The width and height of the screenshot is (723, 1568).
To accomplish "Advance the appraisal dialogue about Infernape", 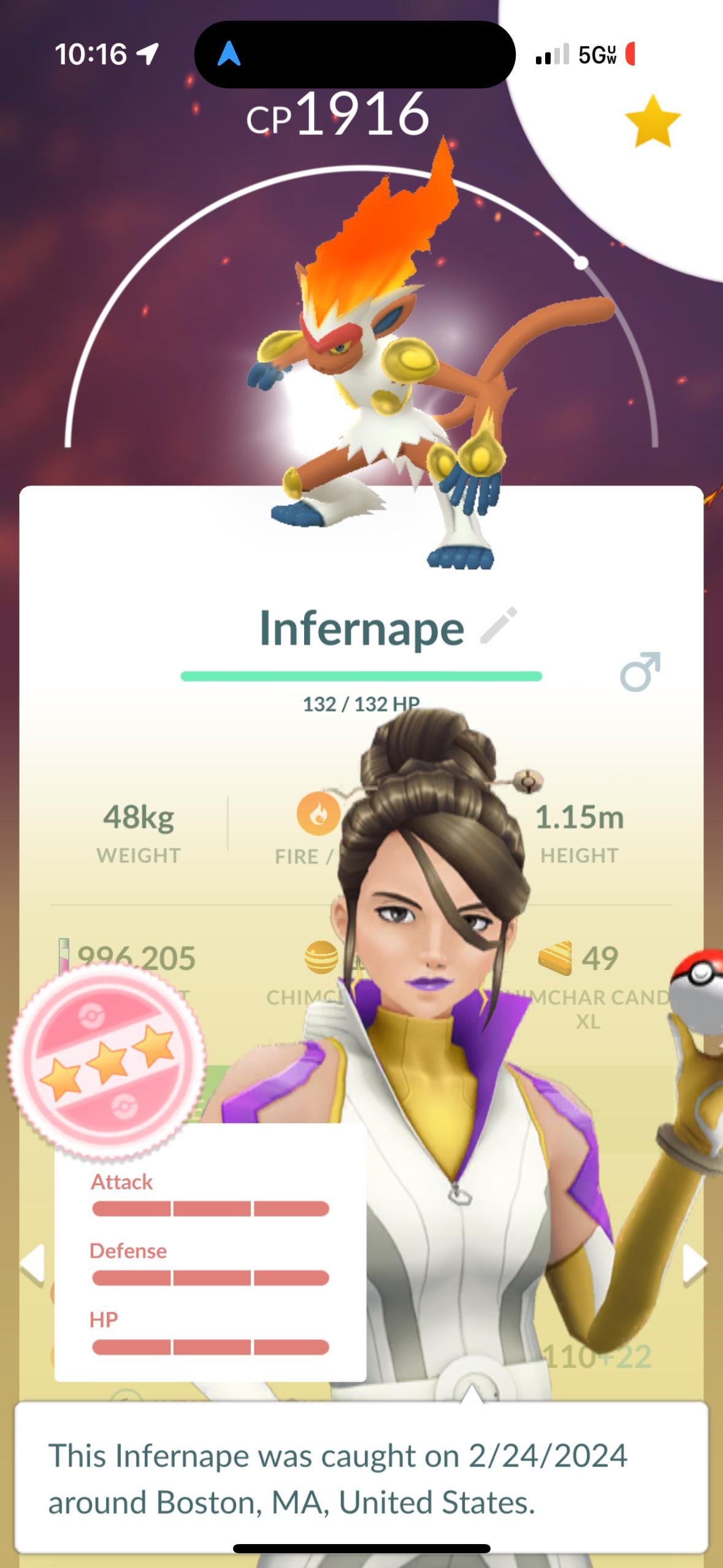I will [x=361, y=1477].
